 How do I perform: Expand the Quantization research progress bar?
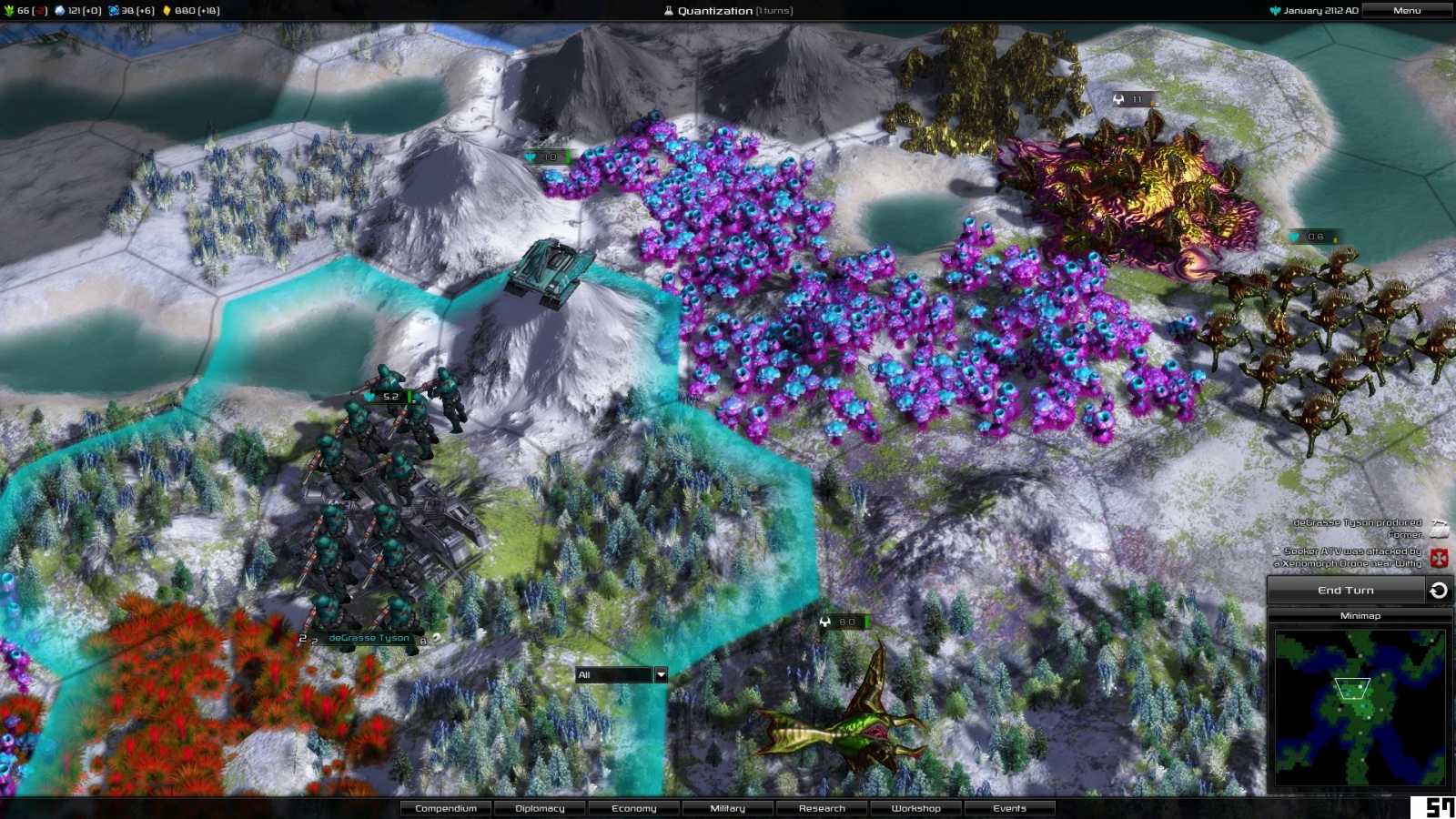[x=726, y=11]
